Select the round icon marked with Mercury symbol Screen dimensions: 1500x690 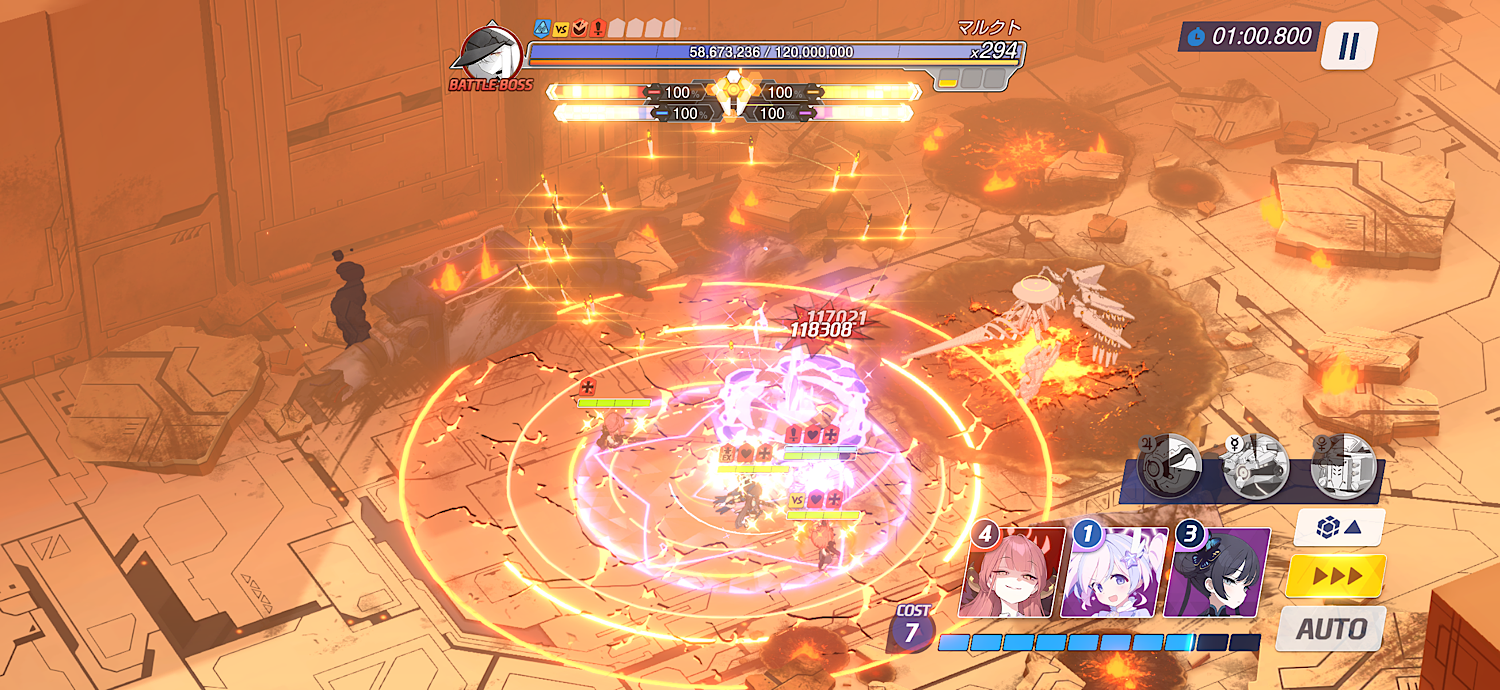[x=1256, y=466]
